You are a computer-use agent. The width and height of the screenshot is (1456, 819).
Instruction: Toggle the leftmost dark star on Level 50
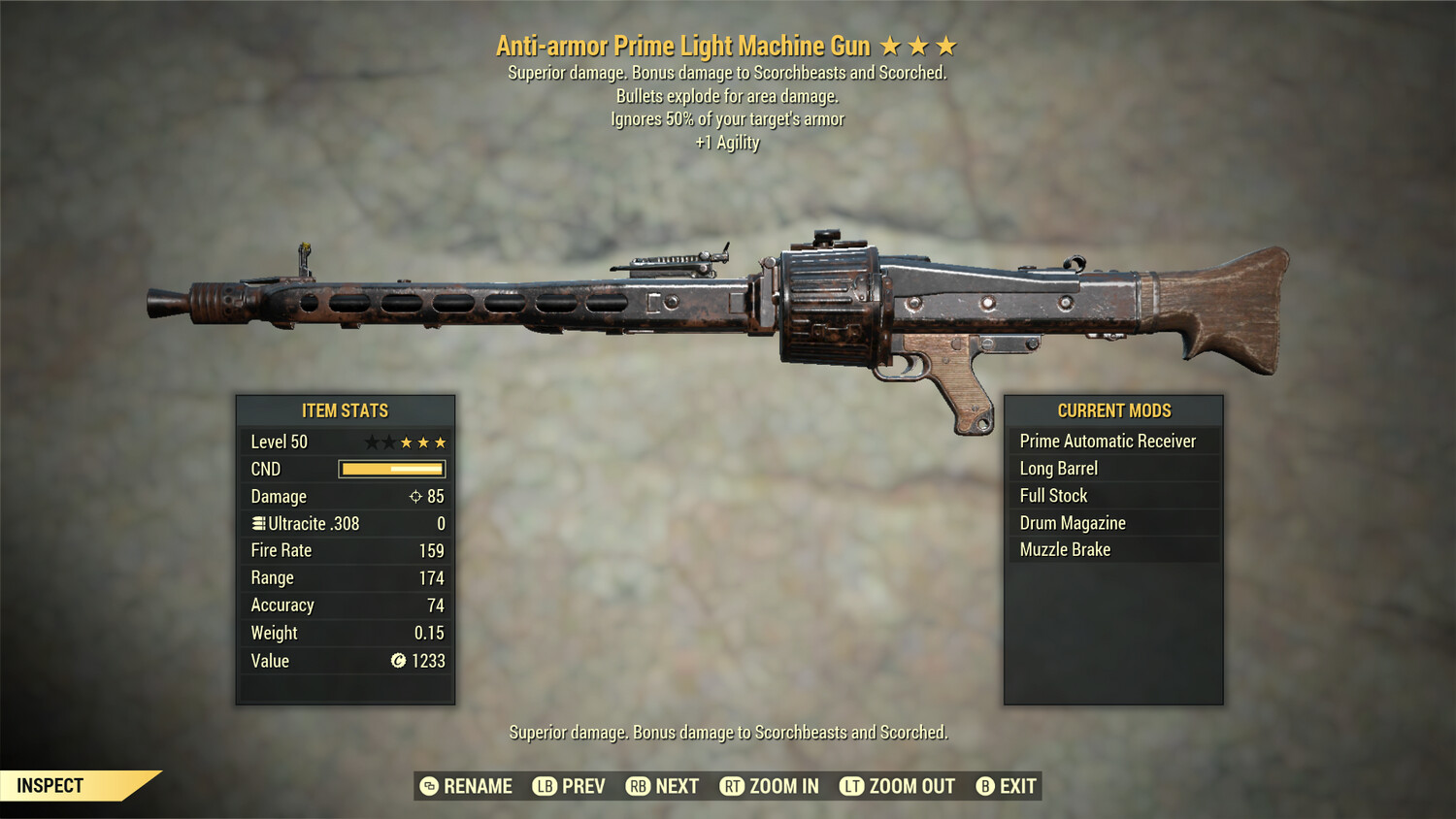point(372,442)
